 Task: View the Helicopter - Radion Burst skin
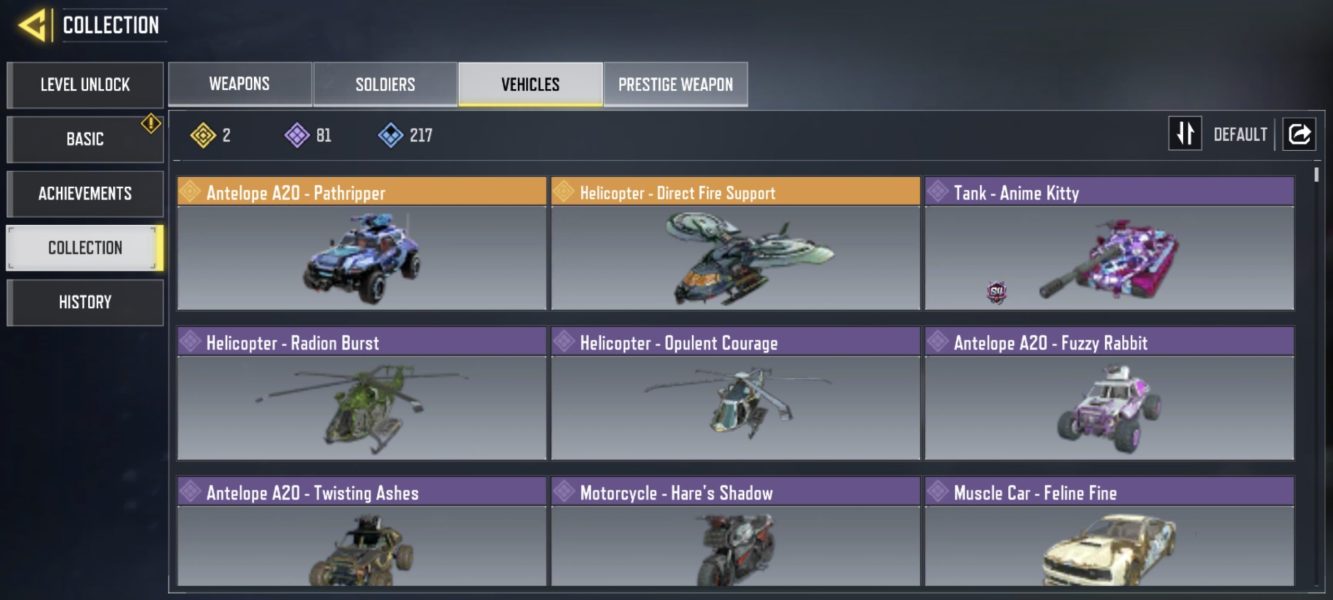pos(362,394)
